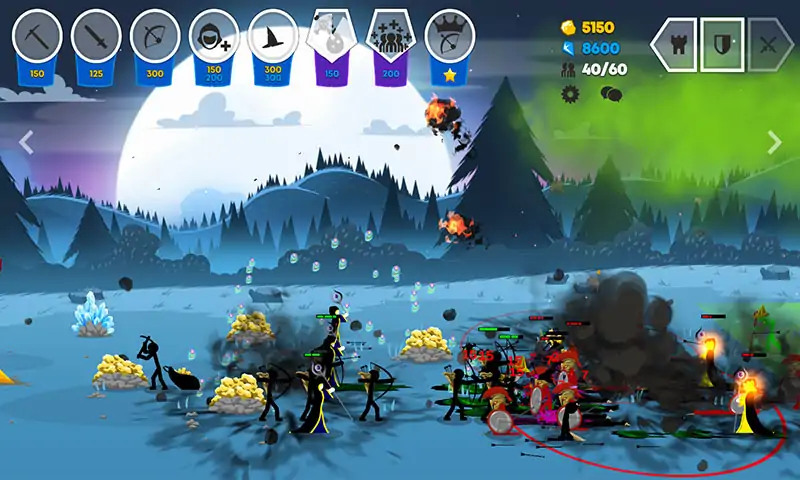Open the chat bubbles
Image resolution: width=800 pixels, height=480 pixels.
click(x=611, y=94)
